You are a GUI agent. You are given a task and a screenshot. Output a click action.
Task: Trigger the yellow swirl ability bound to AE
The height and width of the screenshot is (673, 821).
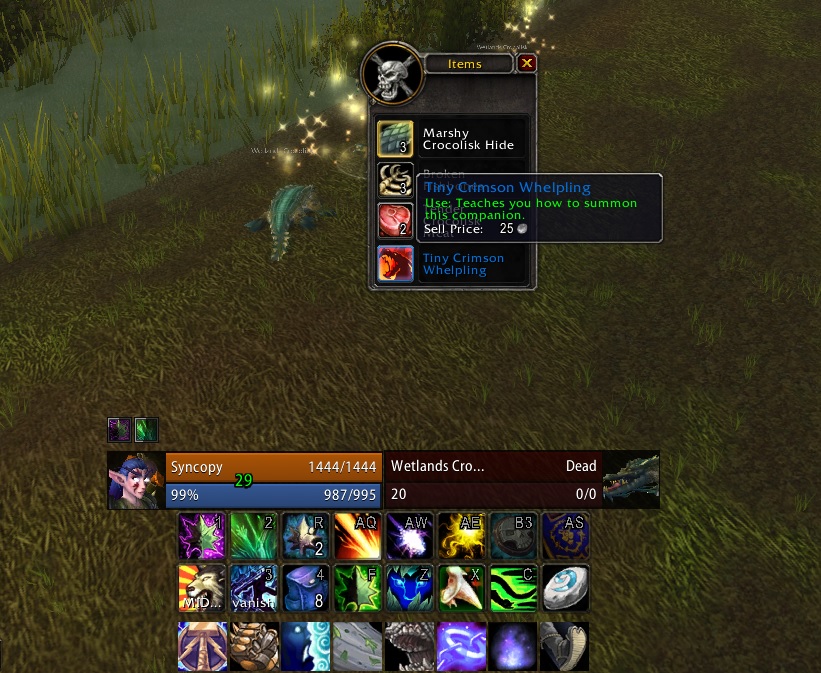point(461,535)
